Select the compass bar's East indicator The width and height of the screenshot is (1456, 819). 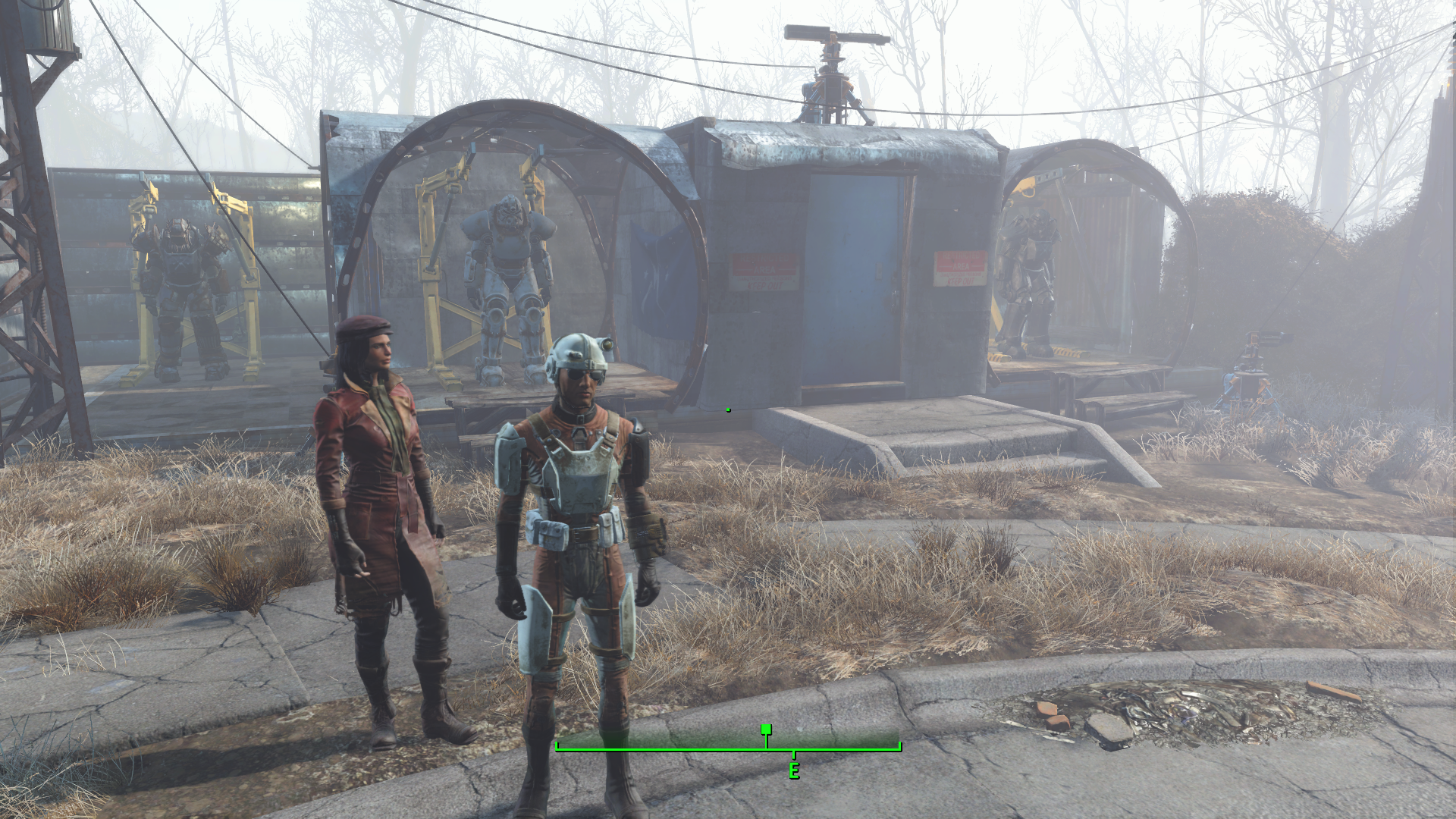[794, 771]
